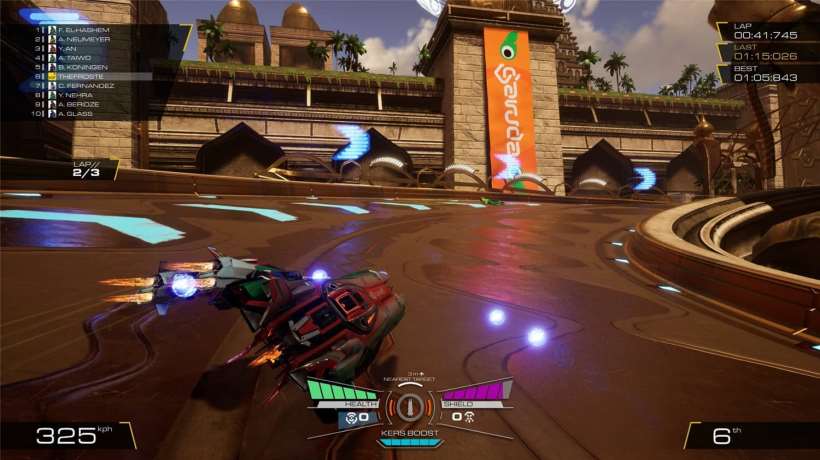This screenshot has height=460, width=820.
Task: Select C. Fernandez in the standings list
Action: pos(85,86)
